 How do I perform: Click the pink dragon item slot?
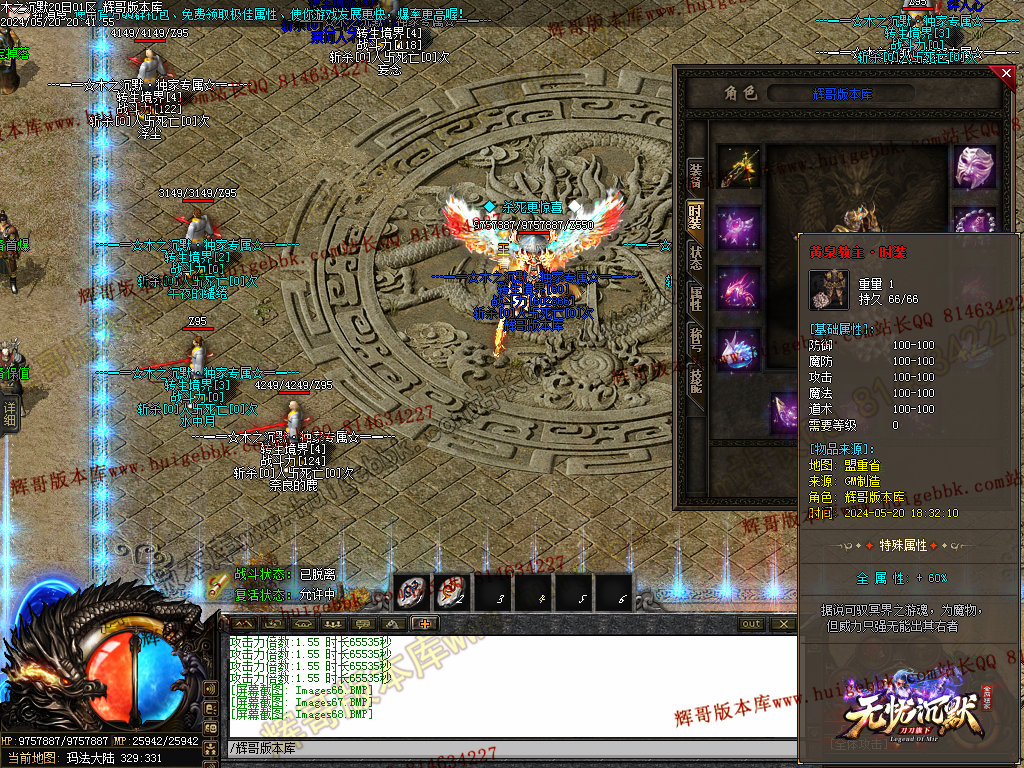[738, 289]
